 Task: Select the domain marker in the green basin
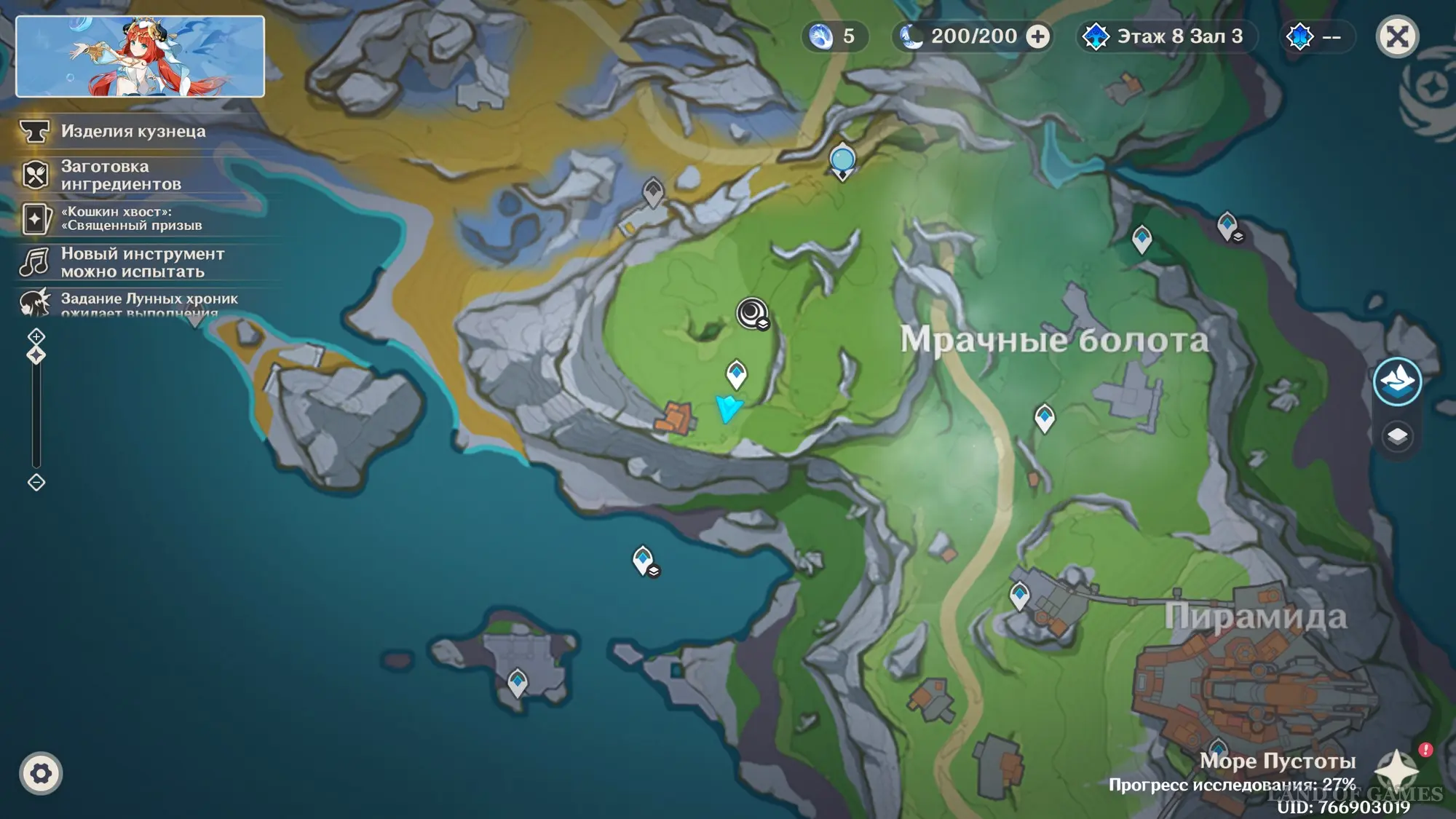(x=752, y=314)
